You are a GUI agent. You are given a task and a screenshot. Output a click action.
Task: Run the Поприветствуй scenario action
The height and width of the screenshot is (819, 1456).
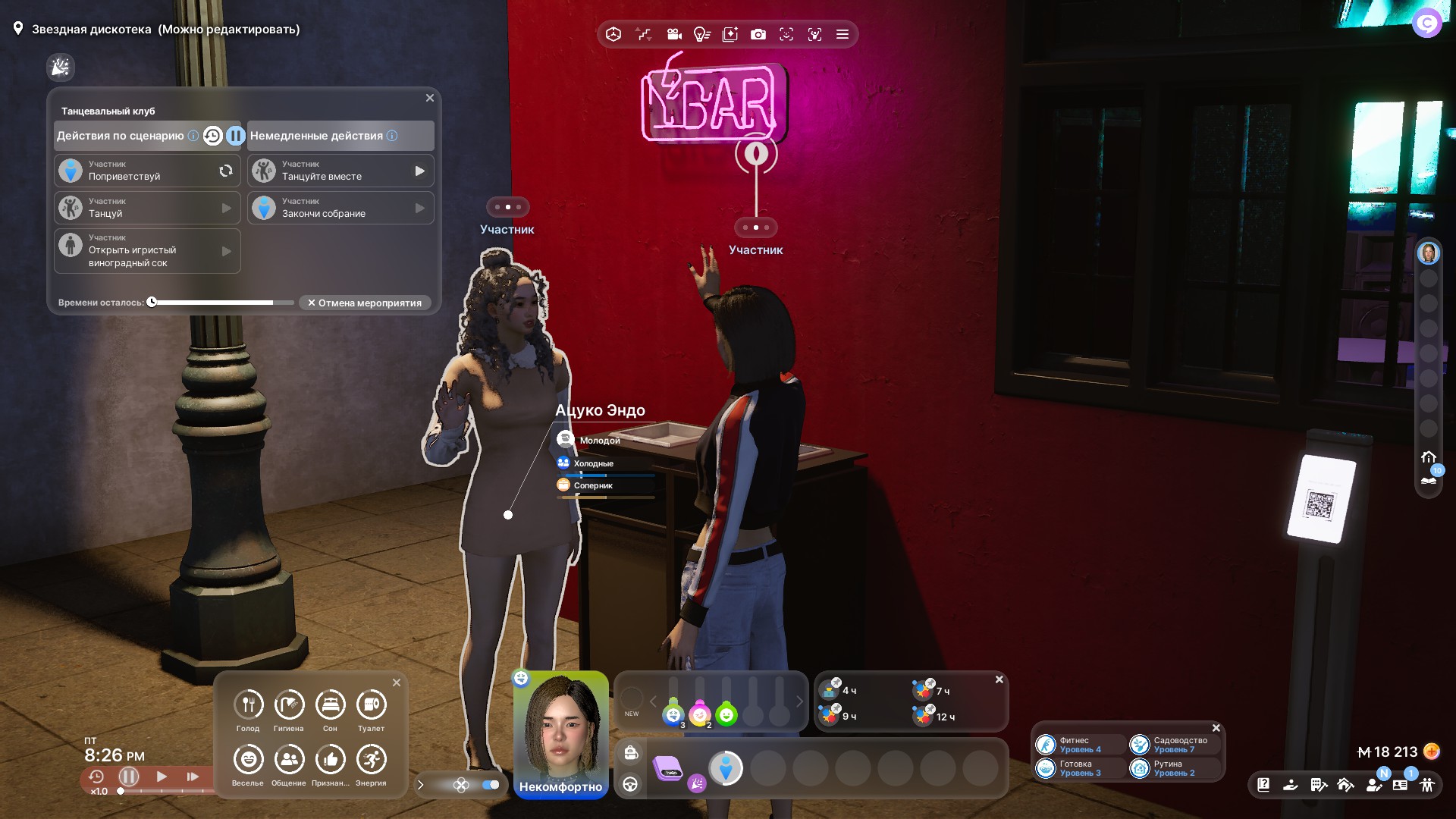[x=147, y=171]
